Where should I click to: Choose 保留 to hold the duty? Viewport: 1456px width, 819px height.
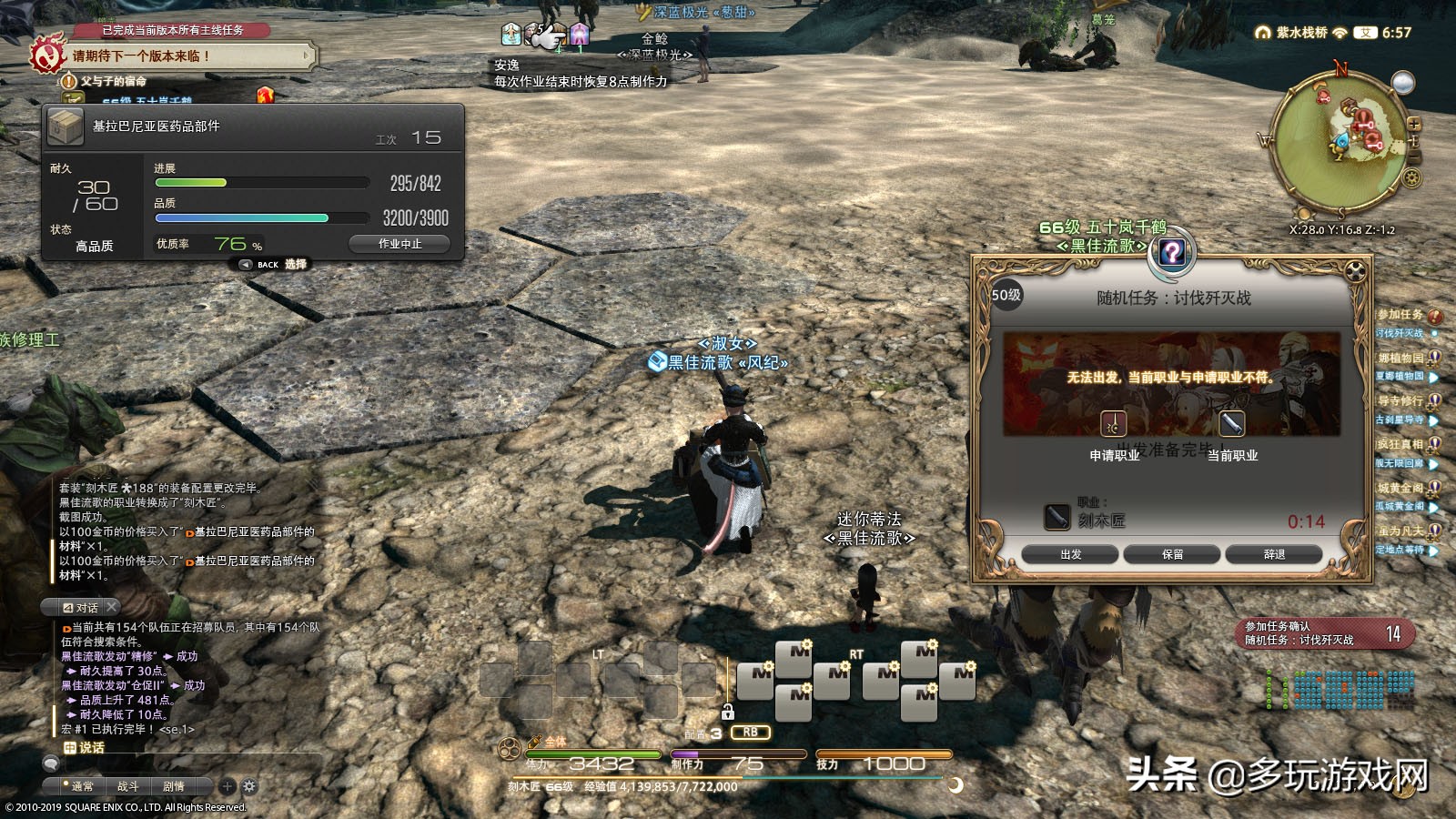click(1173, 554)
